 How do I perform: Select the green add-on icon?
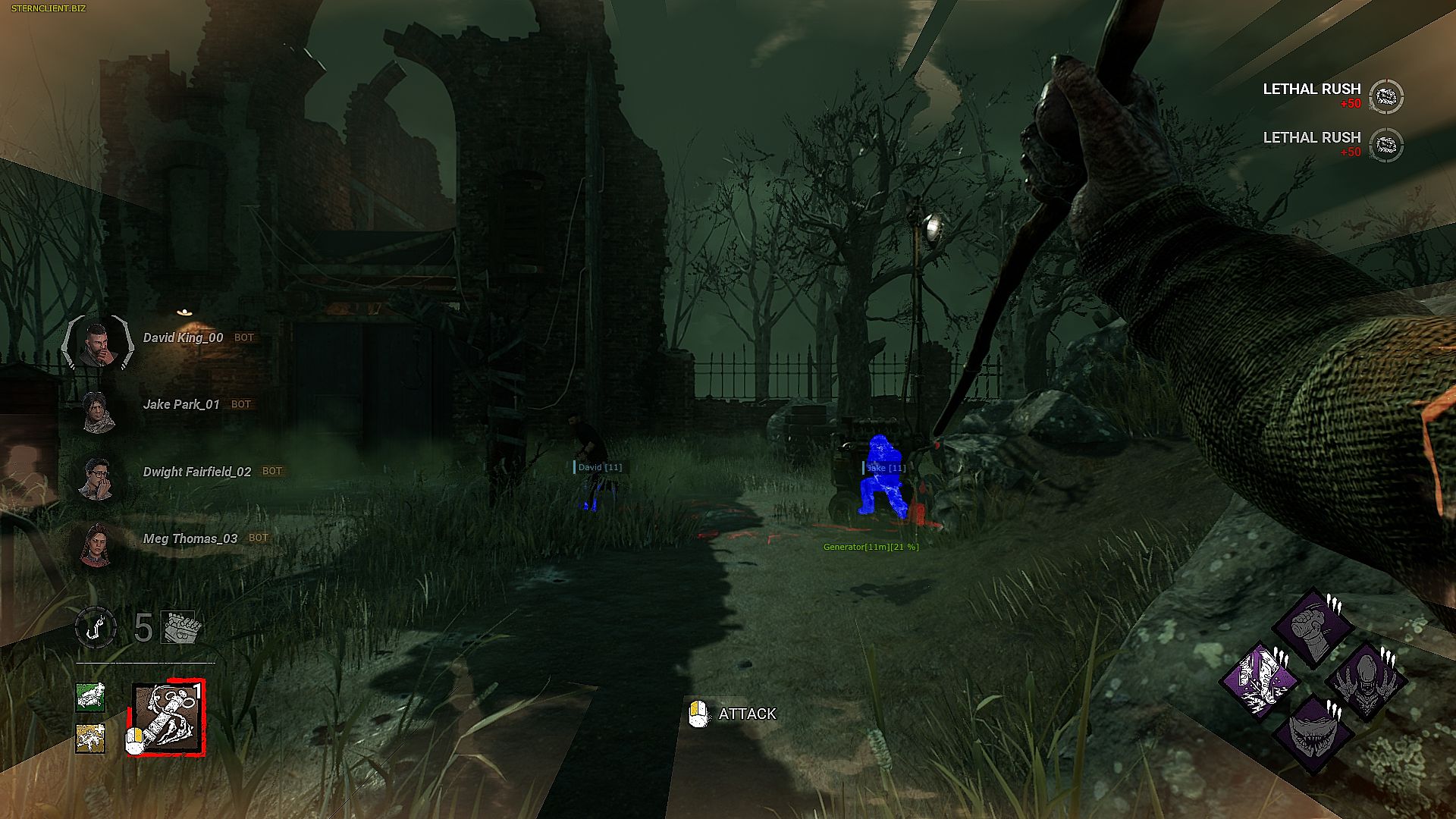click(x=90, y=697)
